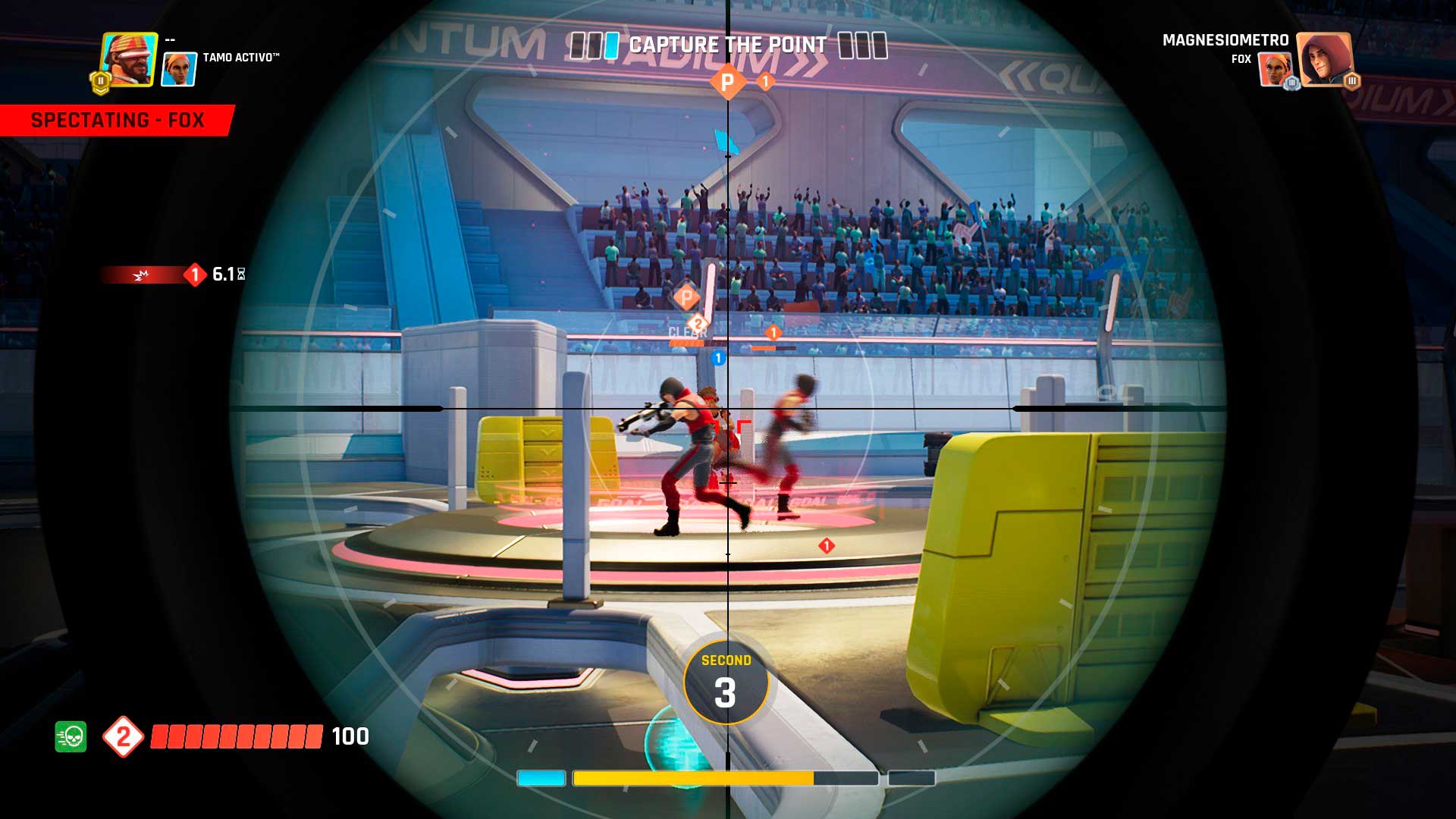Select the orange P capture point marker
The width and height of the screenshot is (1456, 819).
tap(727, 81)
